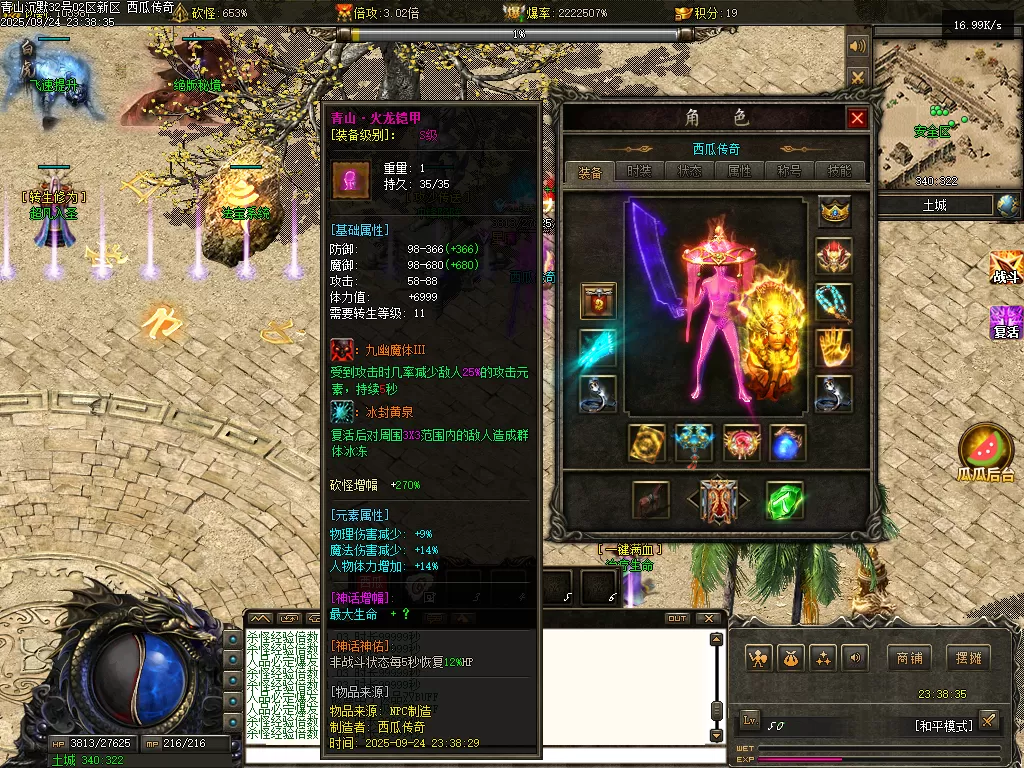The image size is (1024, 768).
Task: Activate the 战斗 icon
Action: point(1005,268)
